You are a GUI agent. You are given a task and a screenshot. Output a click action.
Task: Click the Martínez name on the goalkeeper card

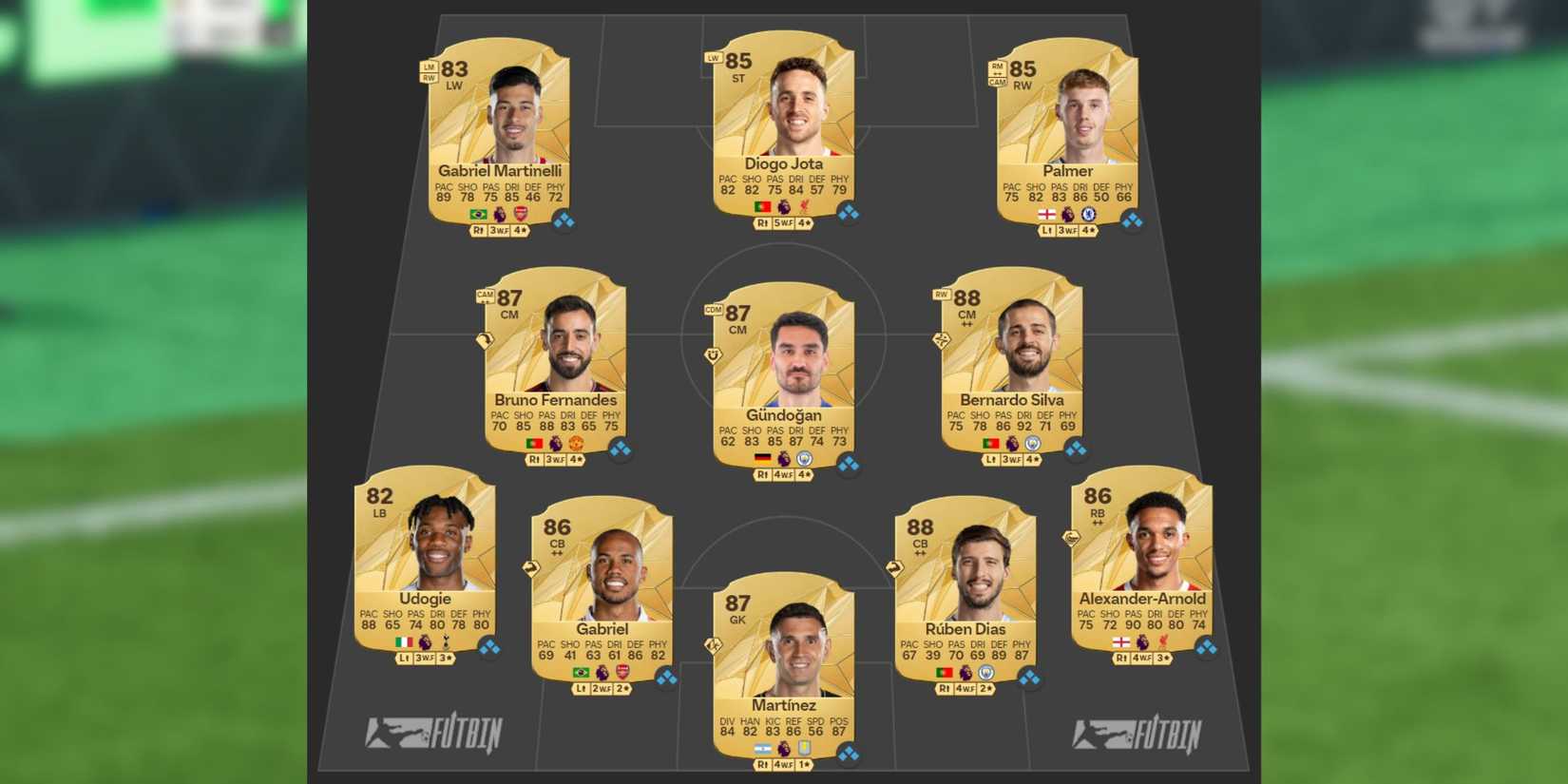[783, 705]
